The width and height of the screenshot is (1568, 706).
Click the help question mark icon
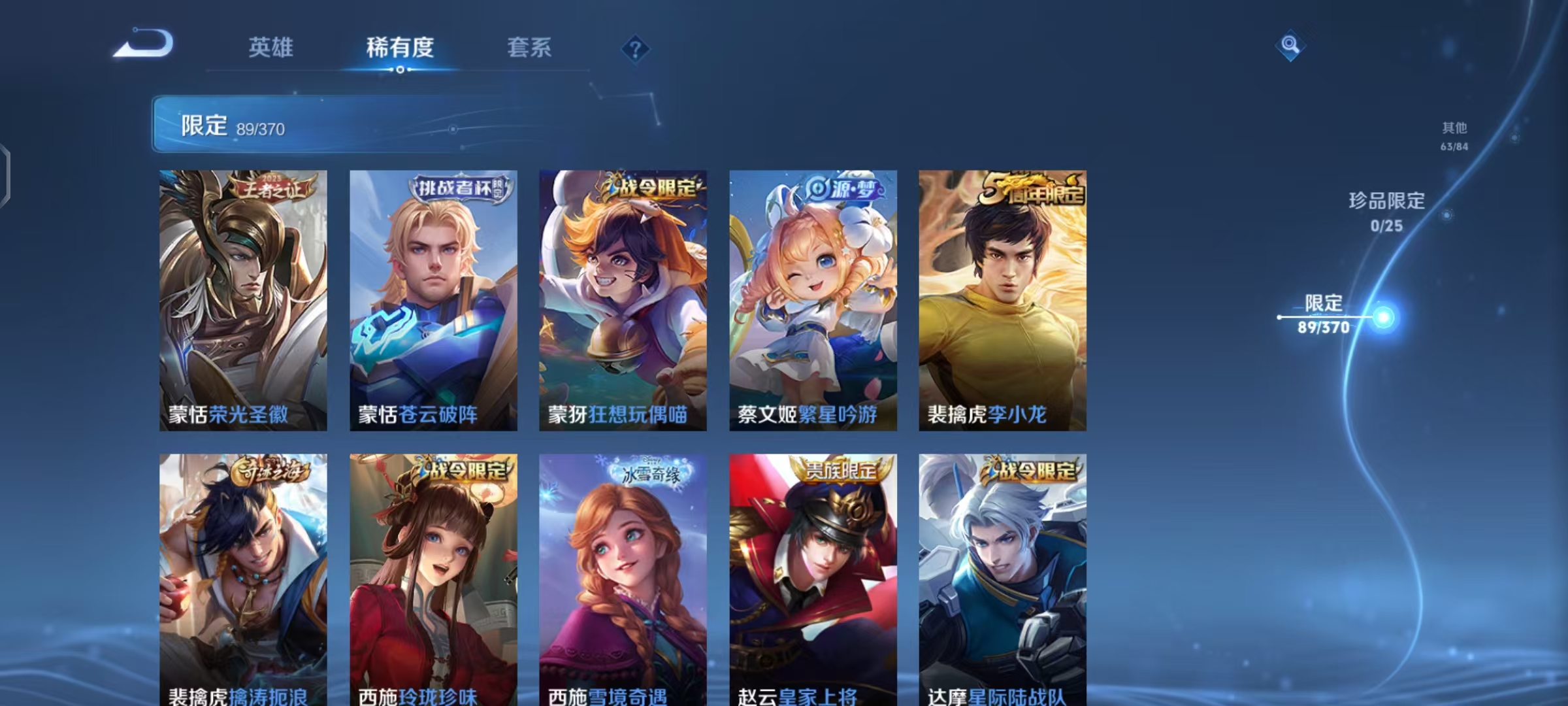click(637, 49)
